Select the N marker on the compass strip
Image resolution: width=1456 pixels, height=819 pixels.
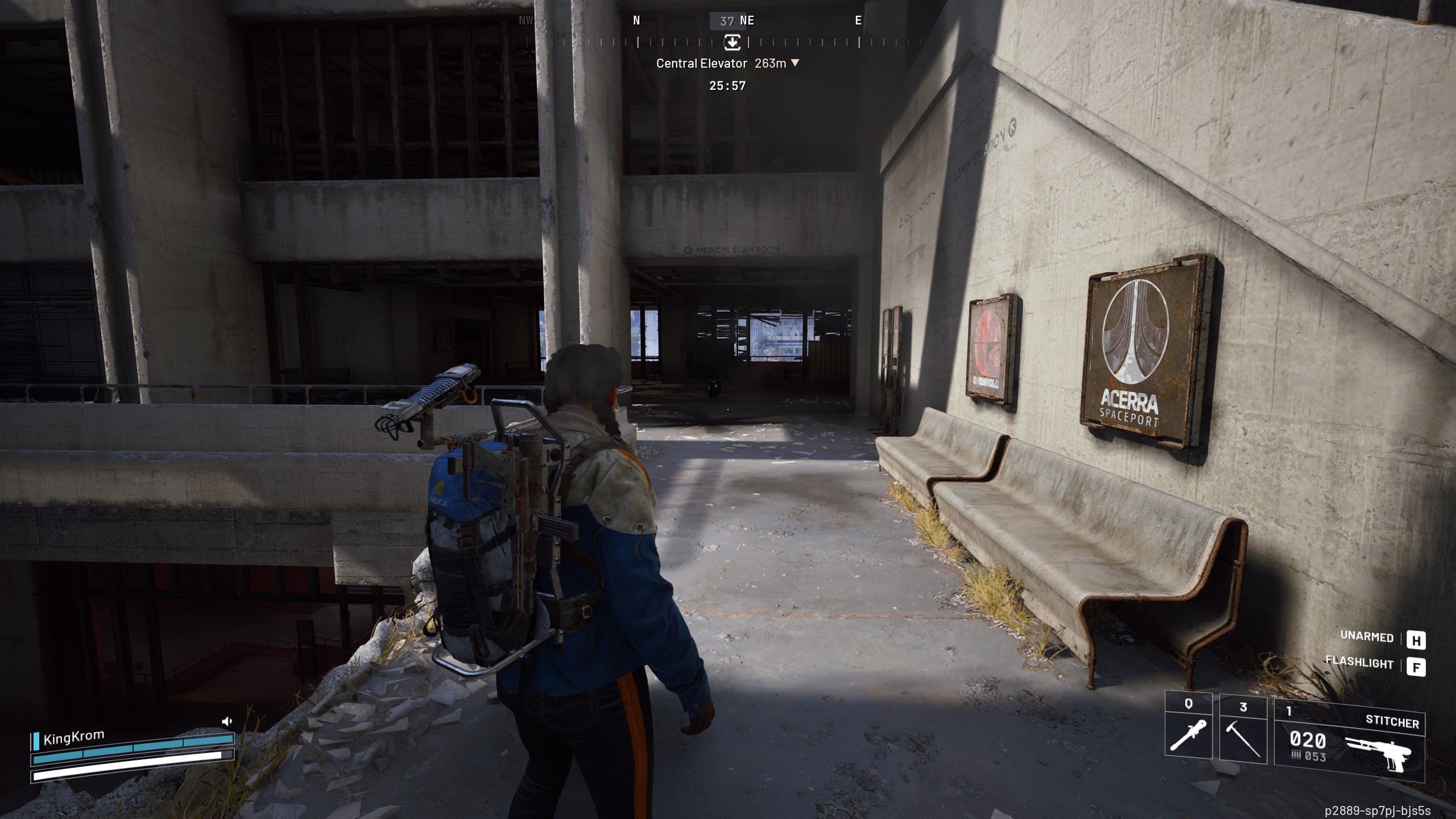(x=636, y=20)
